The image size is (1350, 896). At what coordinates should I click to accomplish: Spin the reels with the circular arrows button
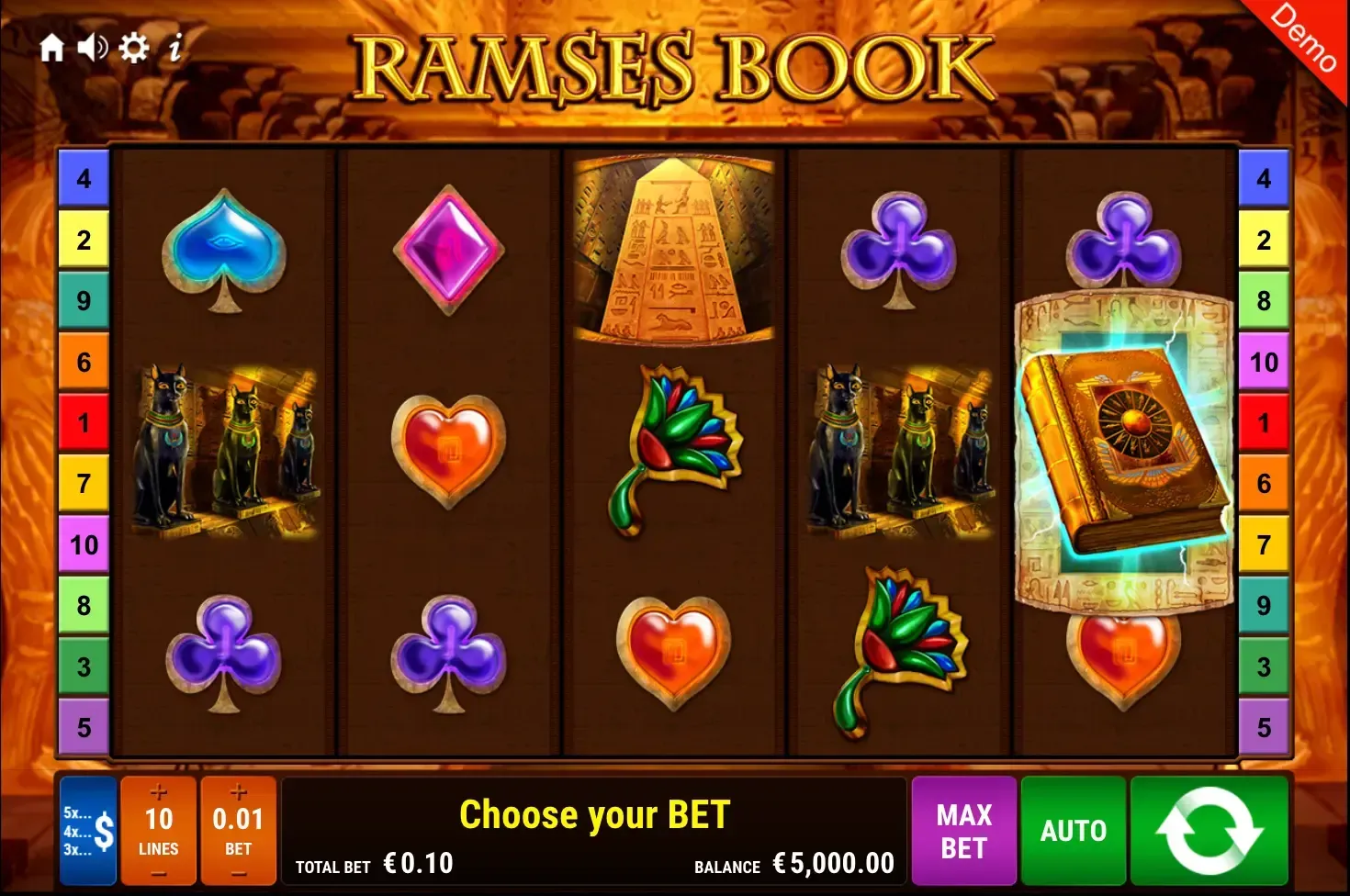[1210, 831]
